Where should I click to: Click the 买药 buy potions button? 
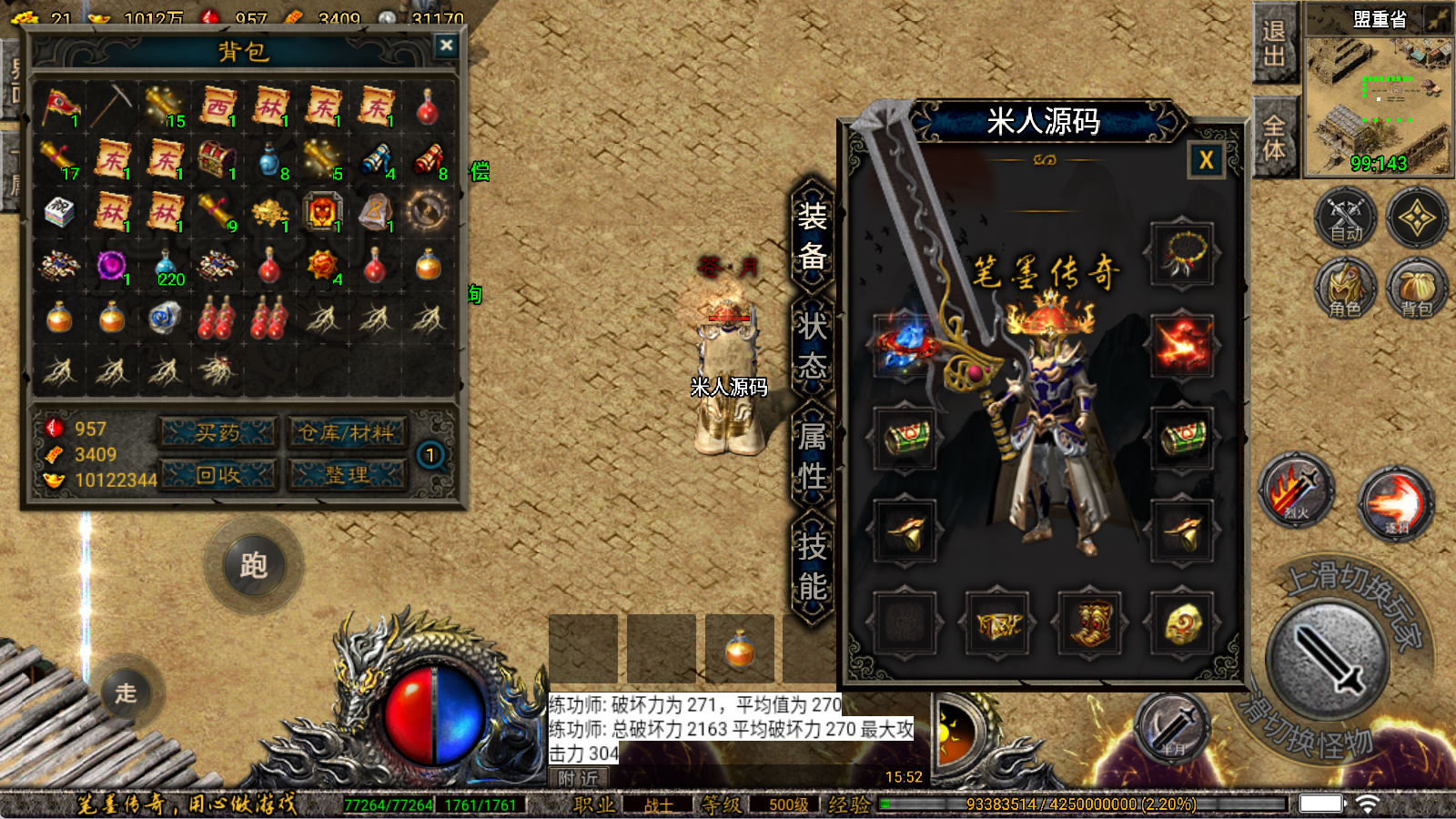click(218, 433)
